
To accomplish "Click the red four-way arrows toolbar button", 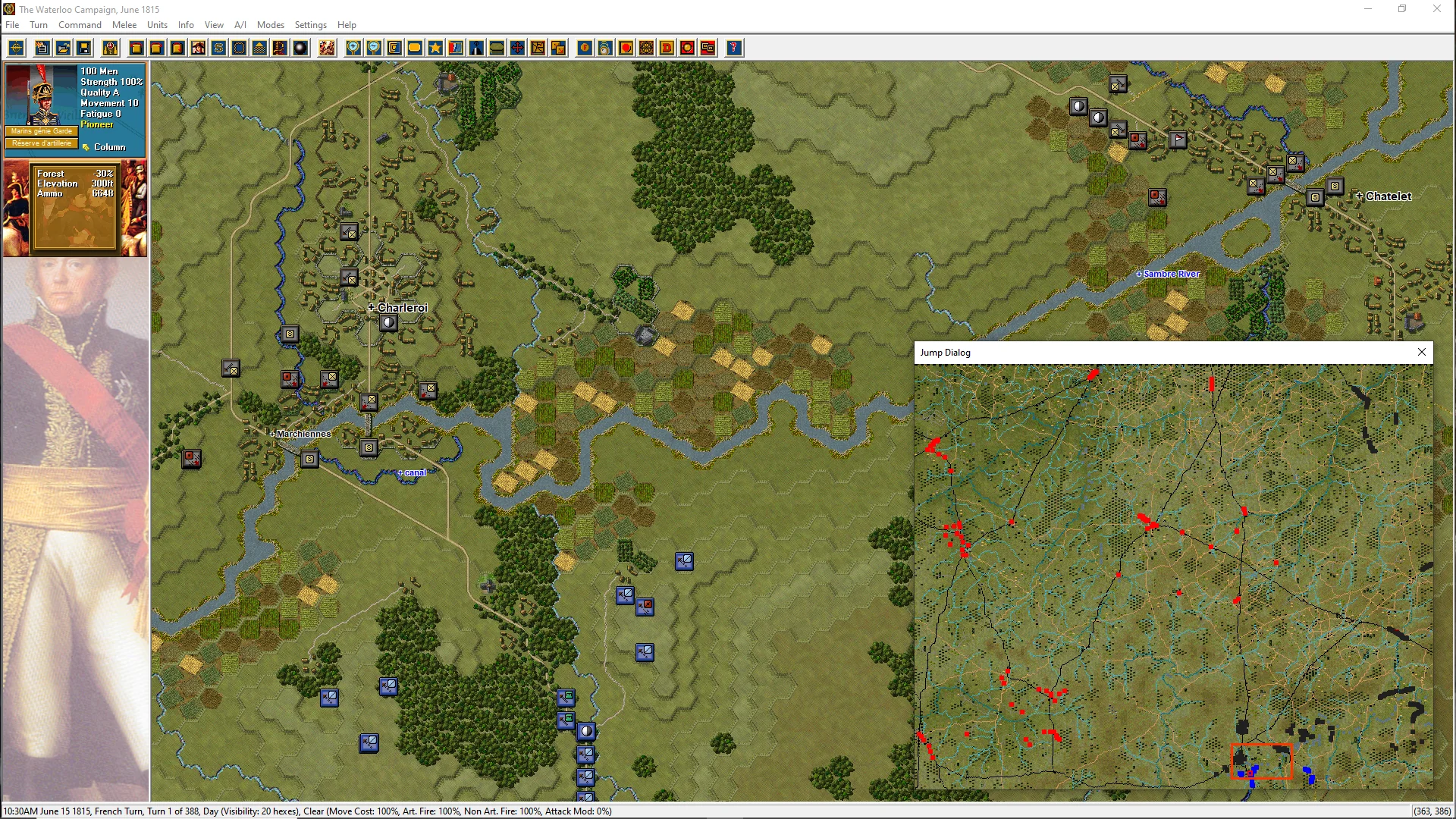I will click(x=517, y=49).
